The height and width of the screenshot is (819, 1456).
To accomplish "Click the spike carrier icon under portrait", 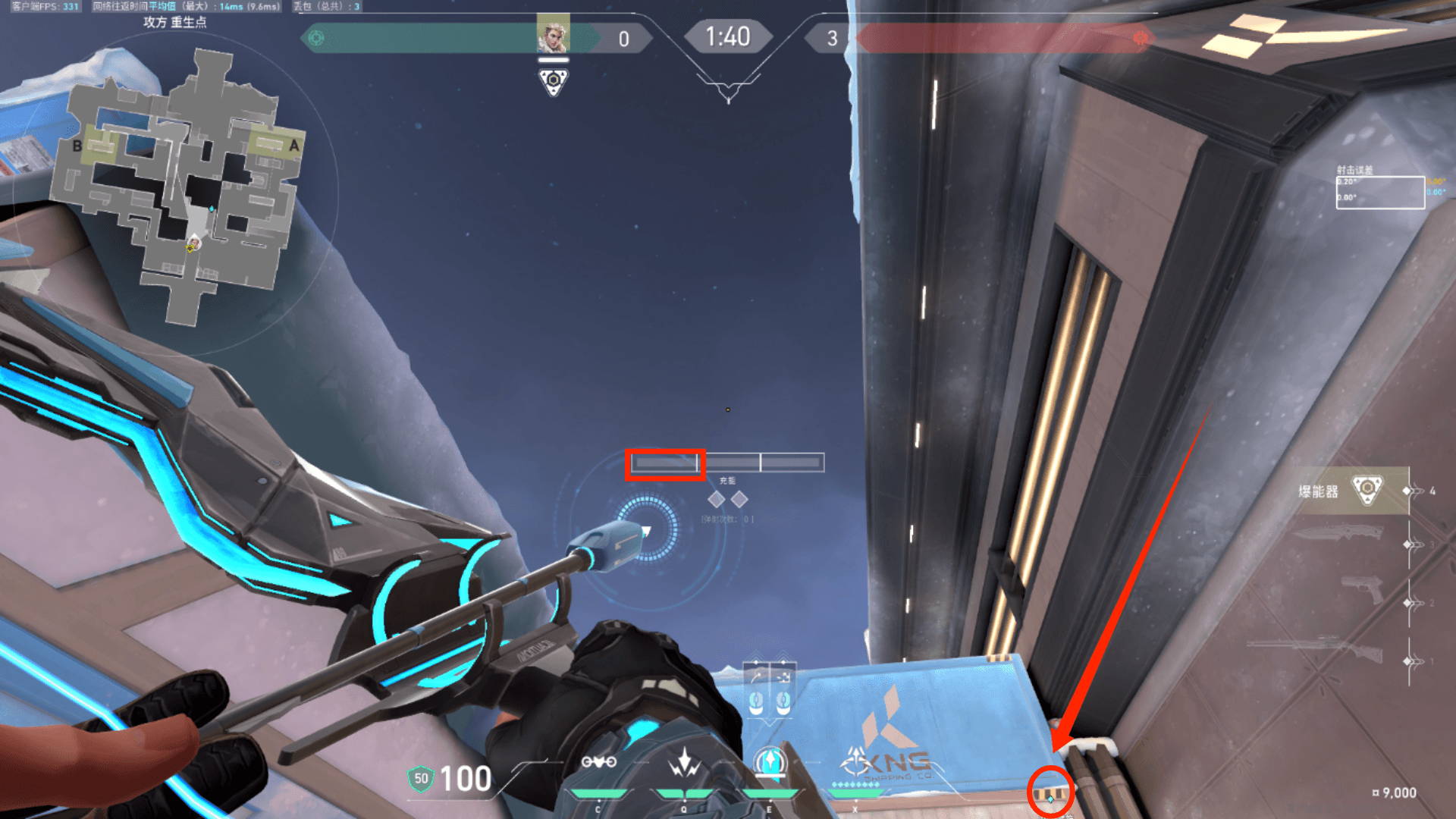I will pos(554,80).
